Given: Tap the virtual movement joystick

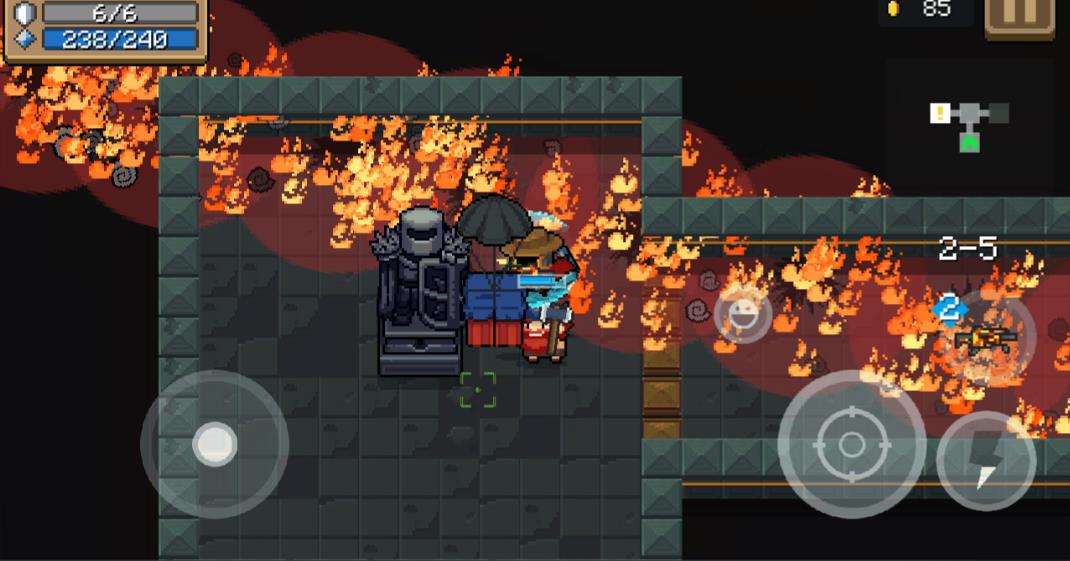Looking at the screenshot, I should click(x=214, y=444).
